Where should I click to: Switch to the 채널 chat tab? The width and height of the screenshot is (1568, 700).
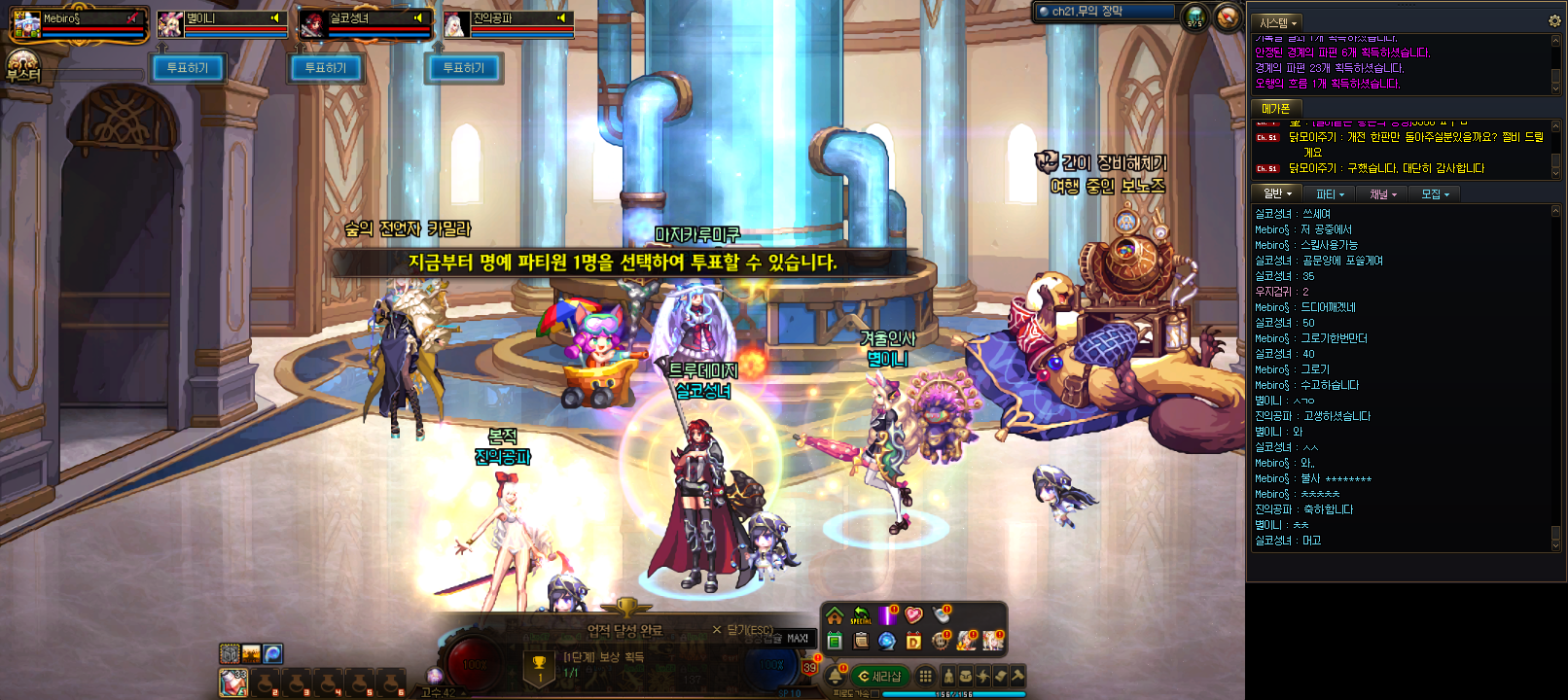1382,194
